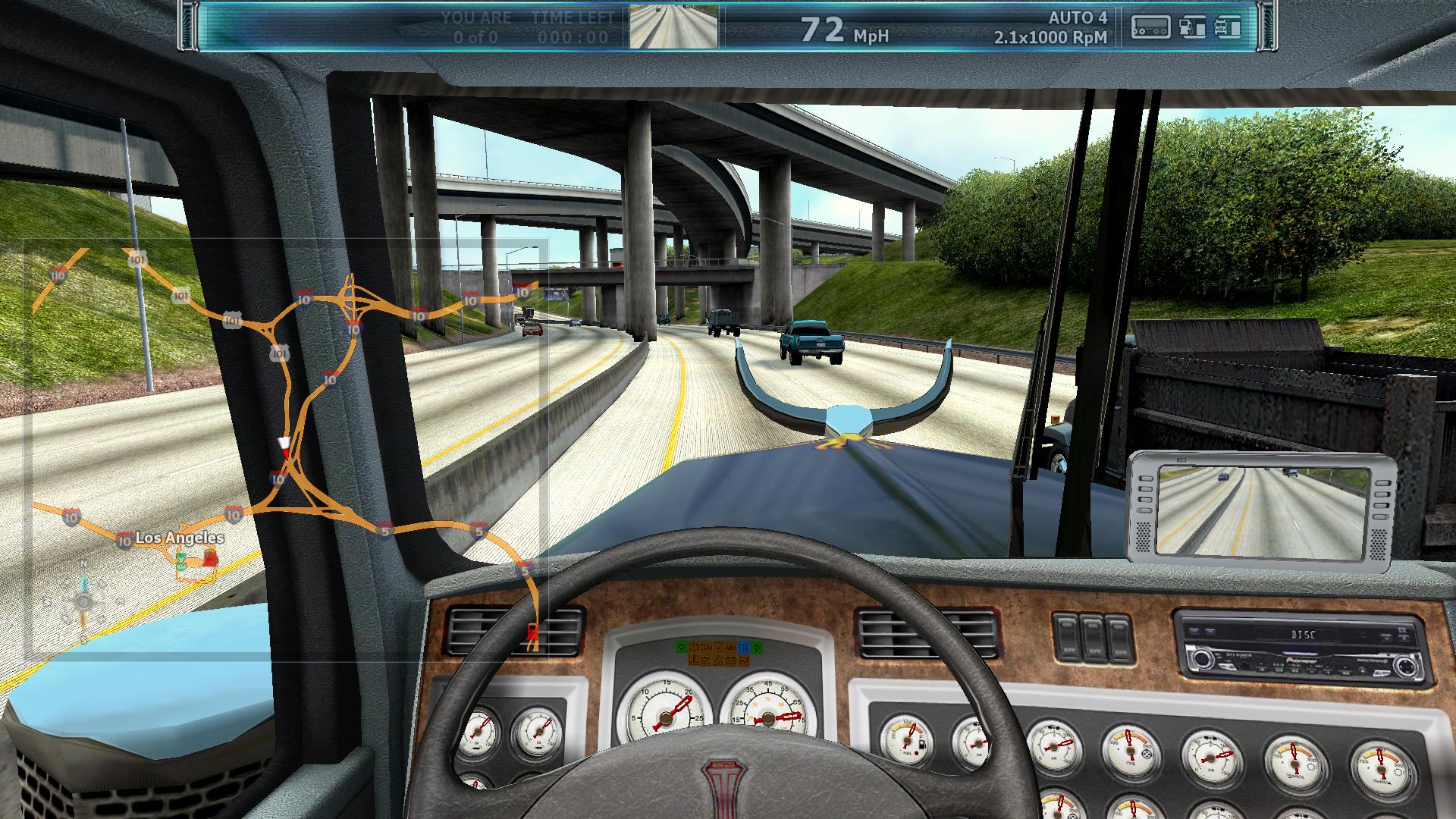The height and width of the screenshot is (819, 1456).
Task: Select the Los Angeles label on map
Action: [180, 538]
